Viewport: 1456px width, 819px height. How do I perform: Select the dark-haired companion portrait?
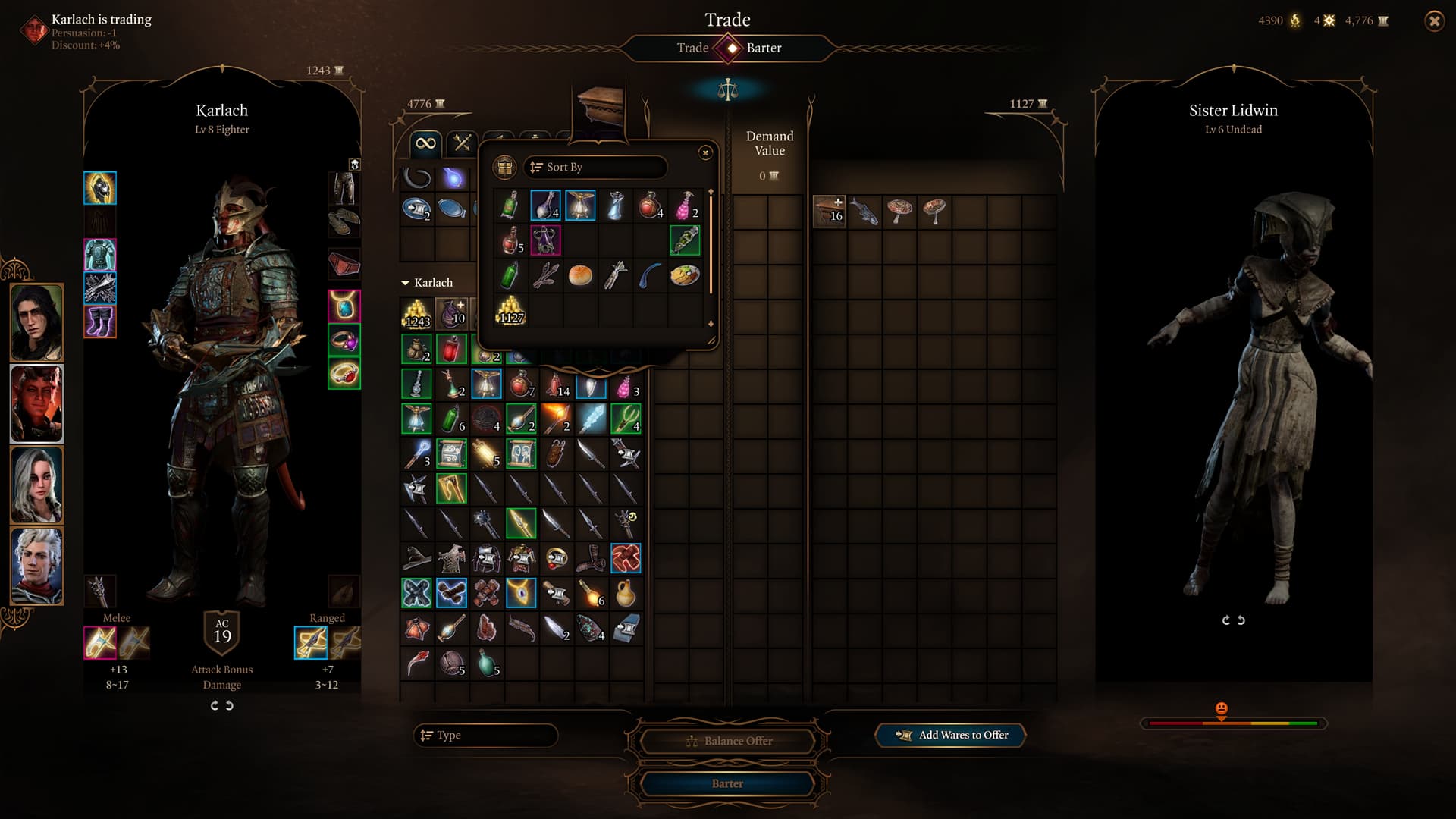click(36, 322)
